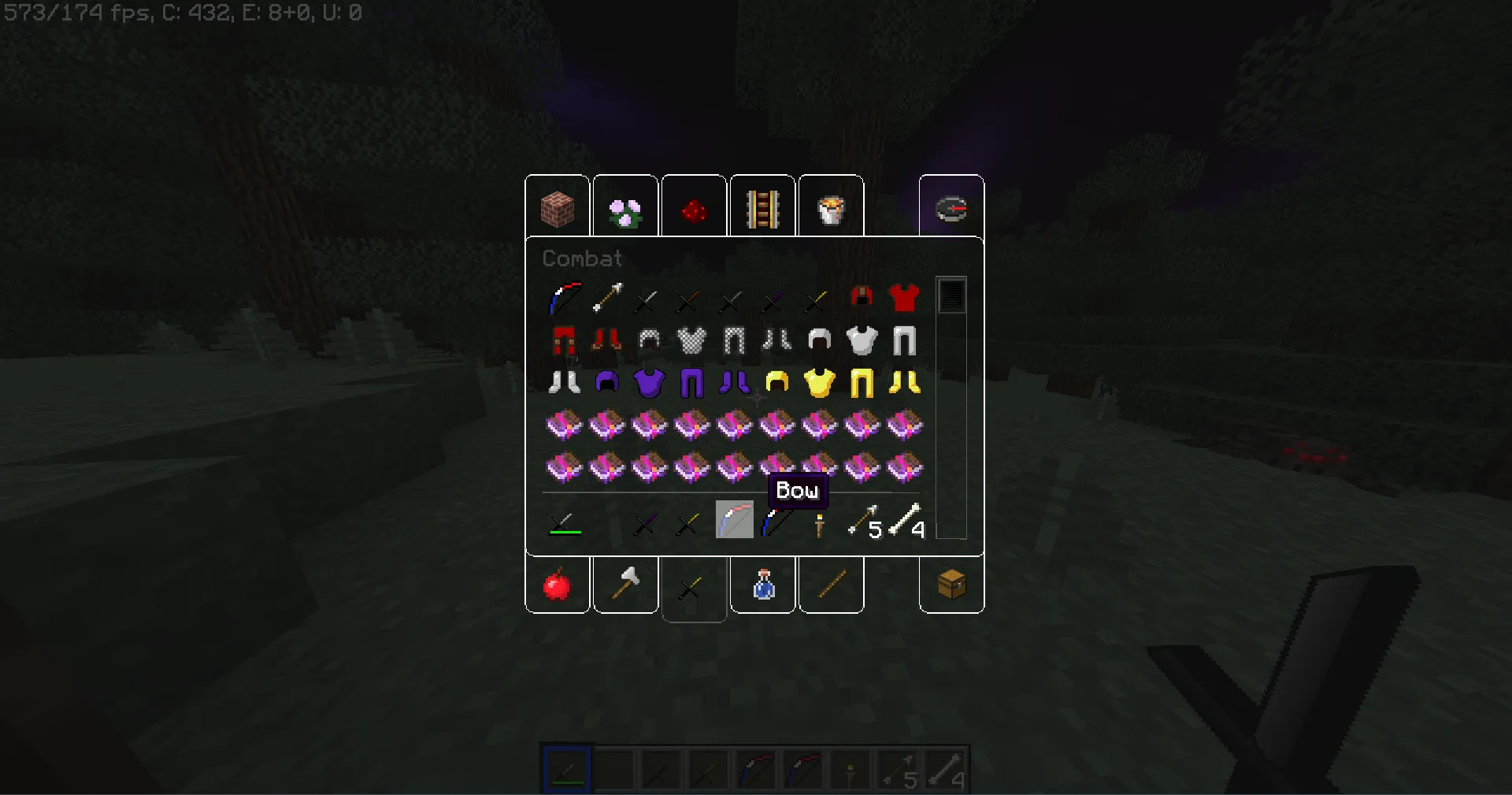
Task: Open the Decoration Blocks tab
Action: (x=625, y=206)
